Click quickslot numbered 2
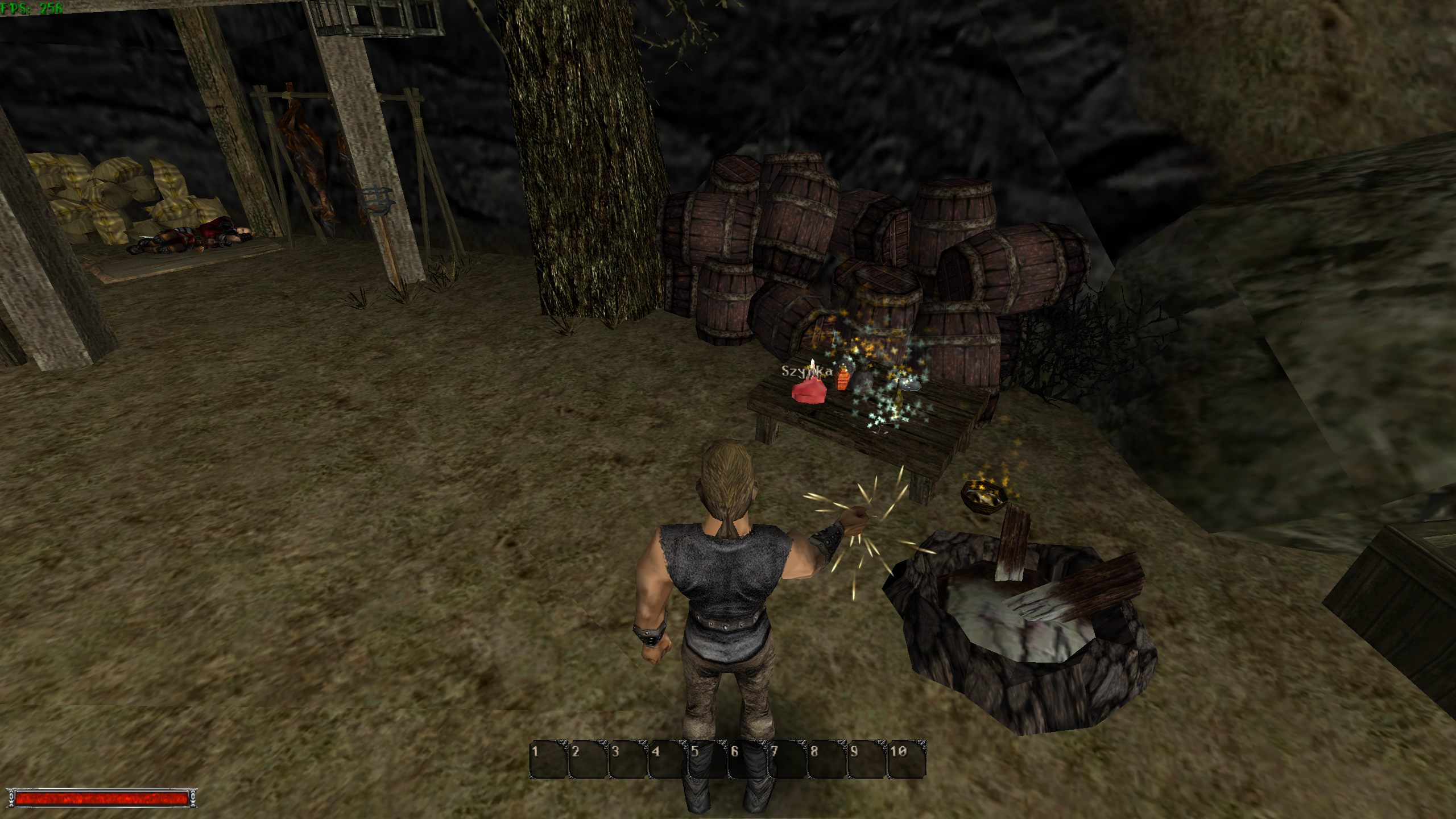Viewport: 1456px width, 819px height. [x=589, y=759]
